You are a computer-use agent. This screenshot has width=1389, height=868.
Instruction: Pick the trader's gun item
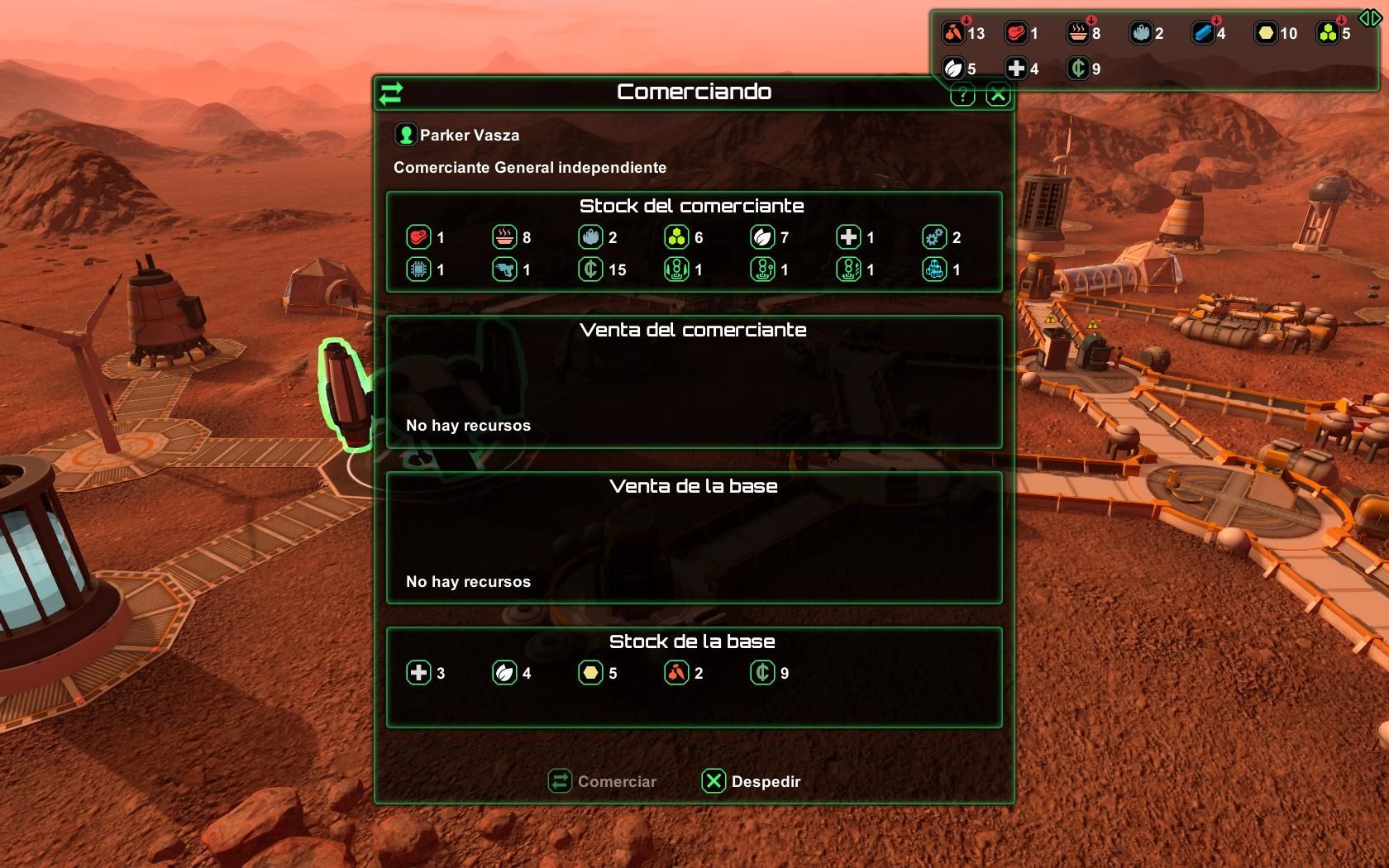coord(505,269)
